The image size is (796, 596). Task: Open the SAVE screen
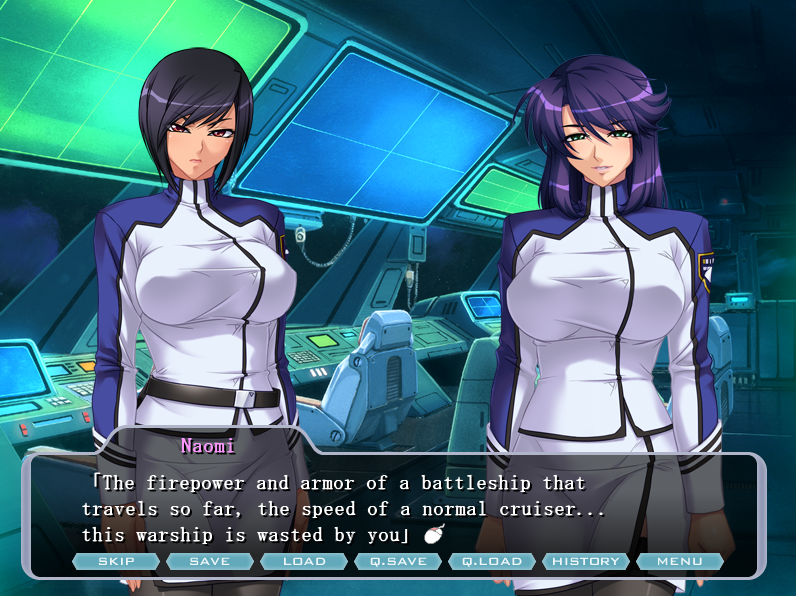pyautogui.click(x=210, y=561)
